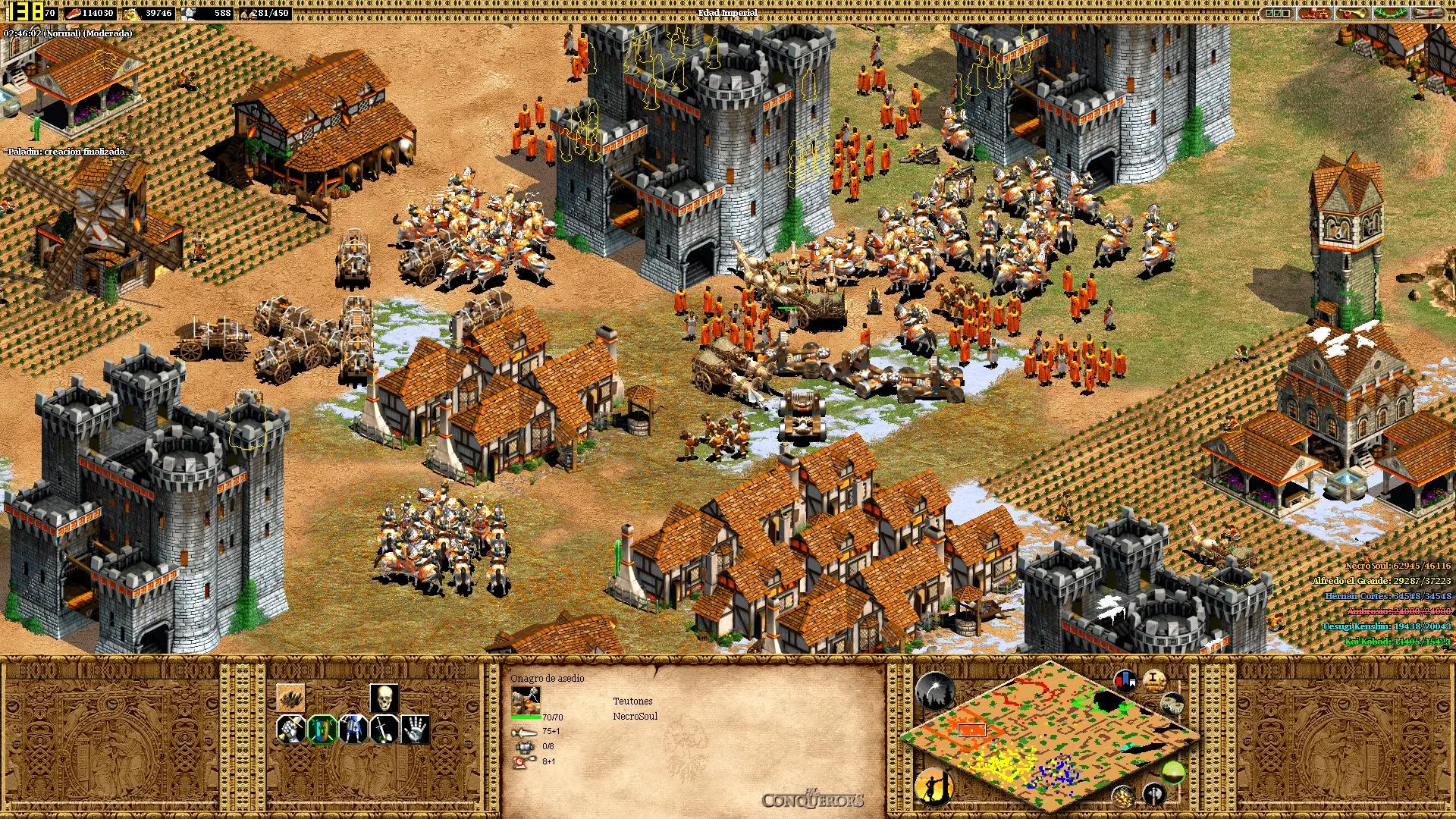
Task: Click the skull icon to delete the Onager
Action: [x=384, y=699]
